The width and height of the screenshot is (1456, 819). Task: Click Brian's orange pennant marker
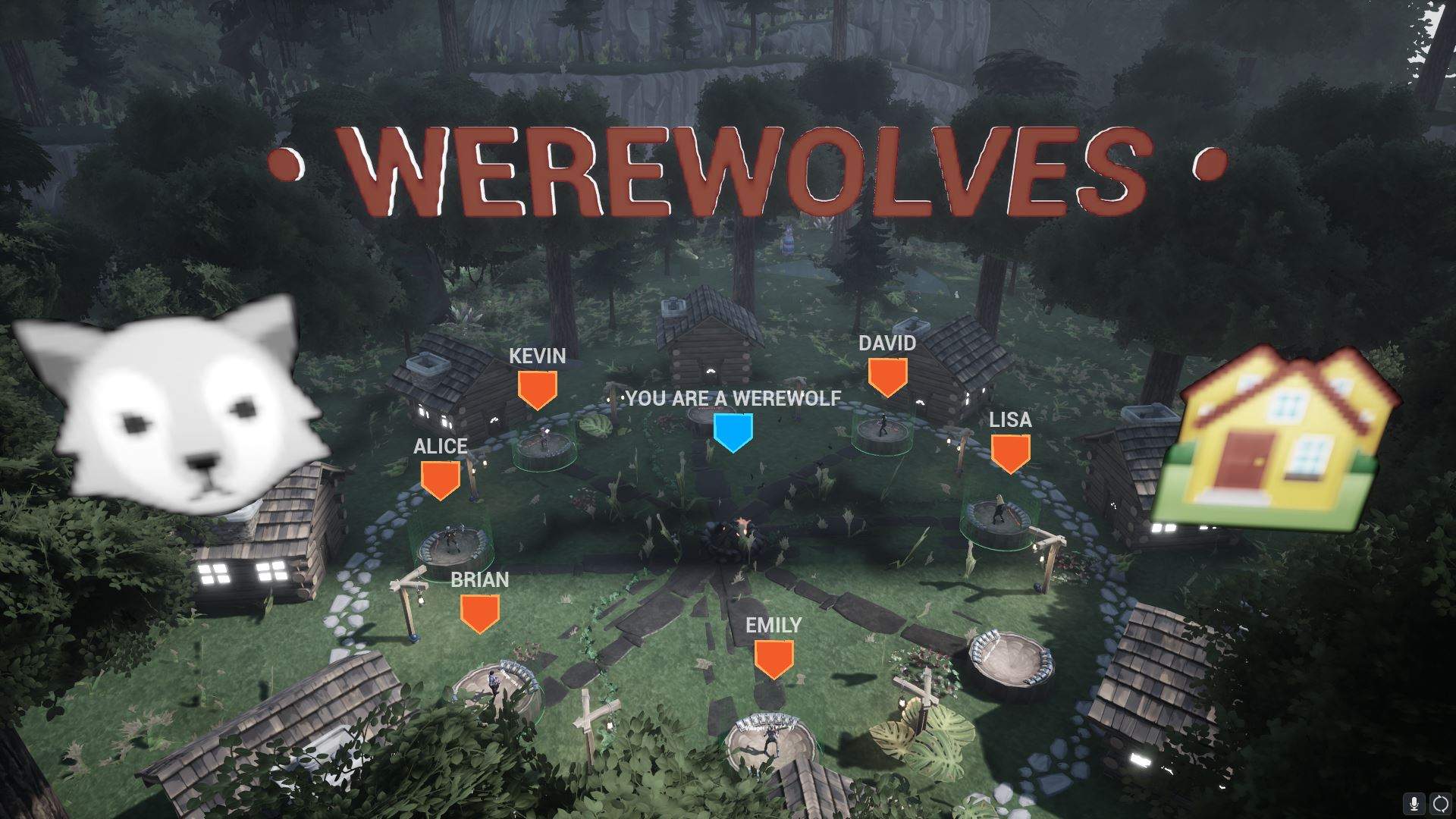pyautogui.click(x=479, y=610)
